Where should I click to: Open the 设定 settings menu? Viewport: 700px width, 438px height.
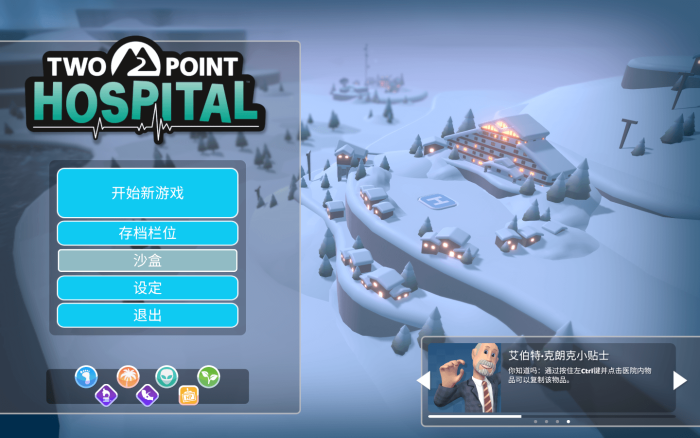[x=147, y=288]
